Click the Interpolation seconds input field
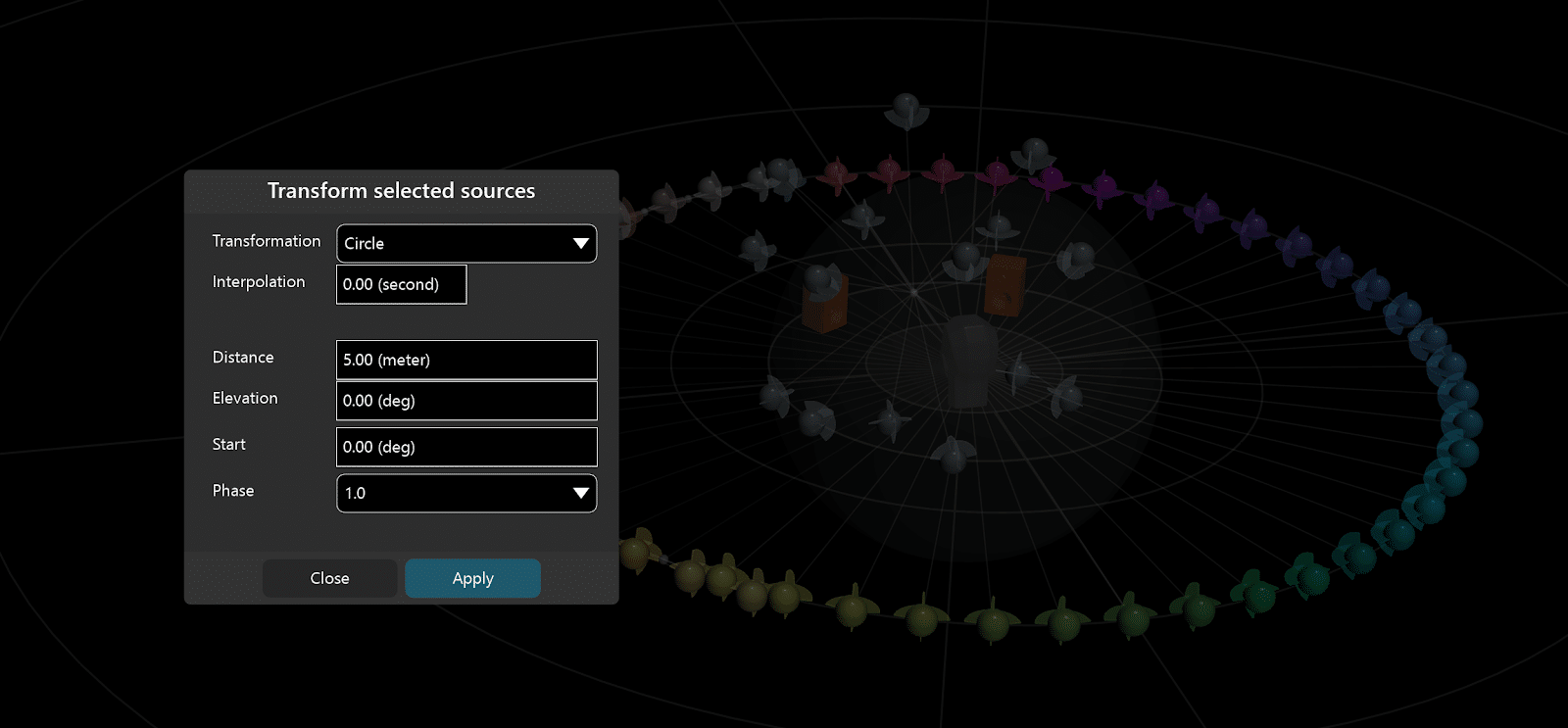Viewport: 1568px width, 728px height. pyautogui.click(x=401, y=284)
